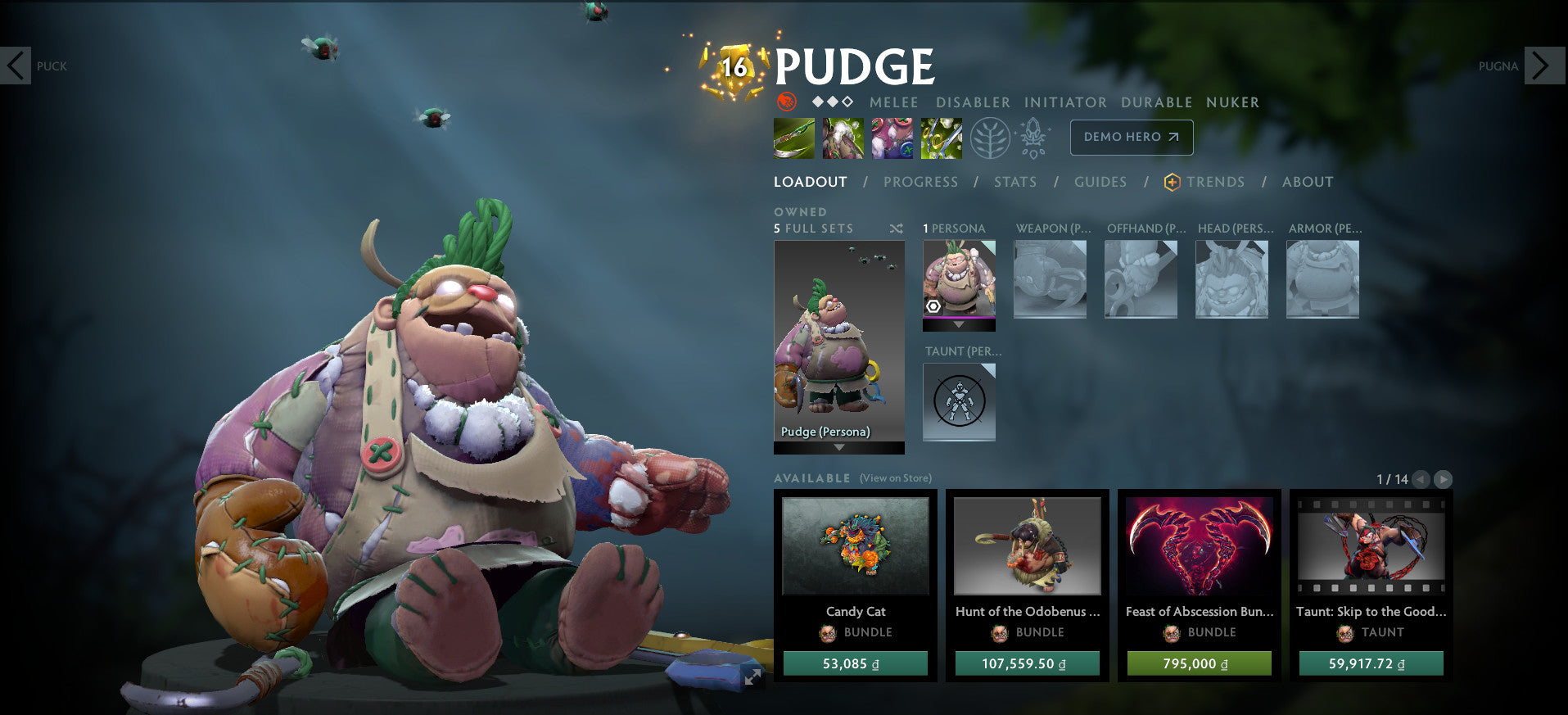Select Pudge's first ability icon
This screenshot has height=715, width=1568.
coord(793,138)
